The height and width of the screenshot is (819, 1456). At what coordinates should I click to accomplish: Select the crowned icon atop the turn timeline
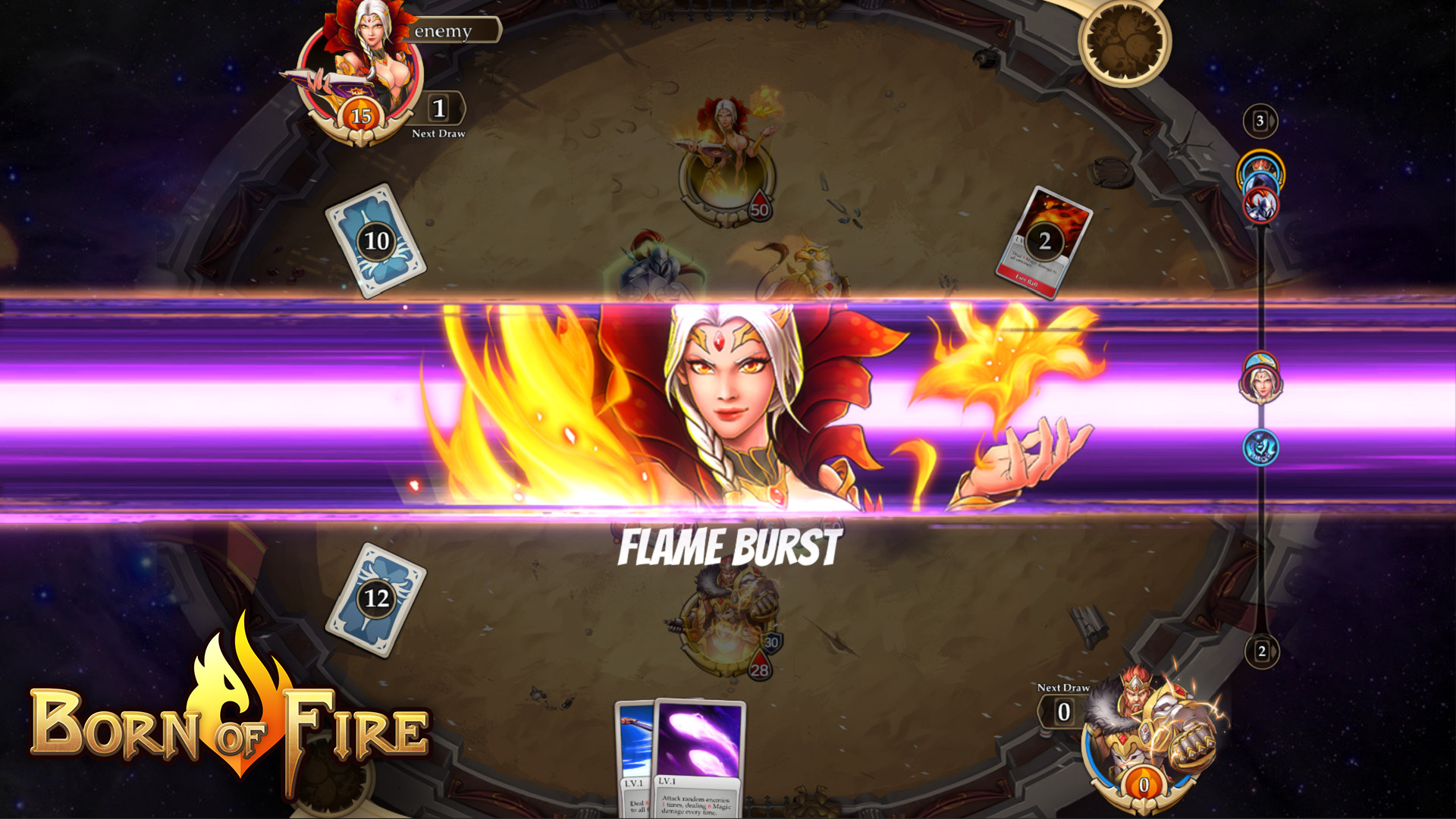[x=1261, y=165]
